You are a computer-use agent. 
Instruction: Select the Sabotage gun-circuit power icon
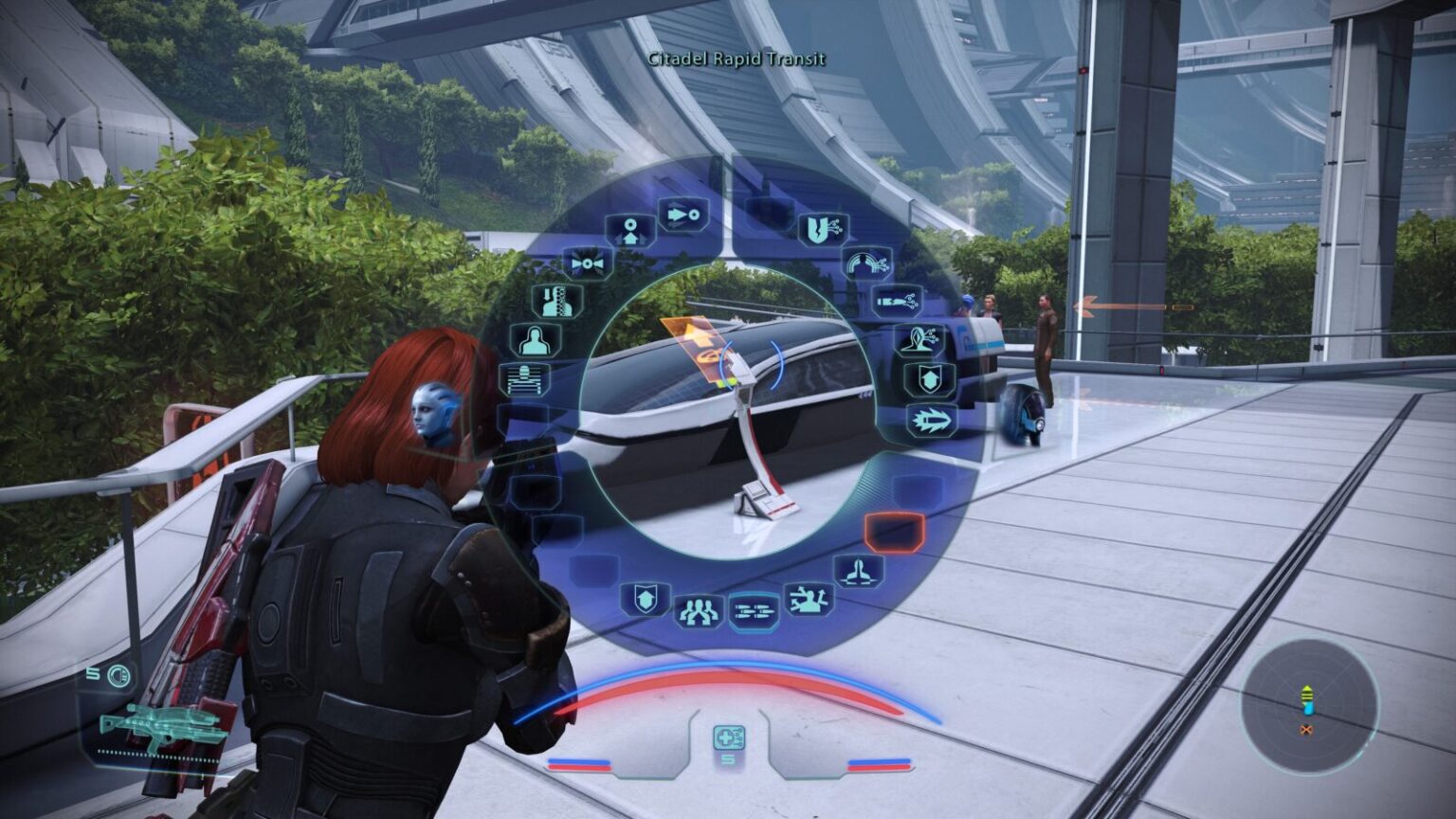click(899, 300)
